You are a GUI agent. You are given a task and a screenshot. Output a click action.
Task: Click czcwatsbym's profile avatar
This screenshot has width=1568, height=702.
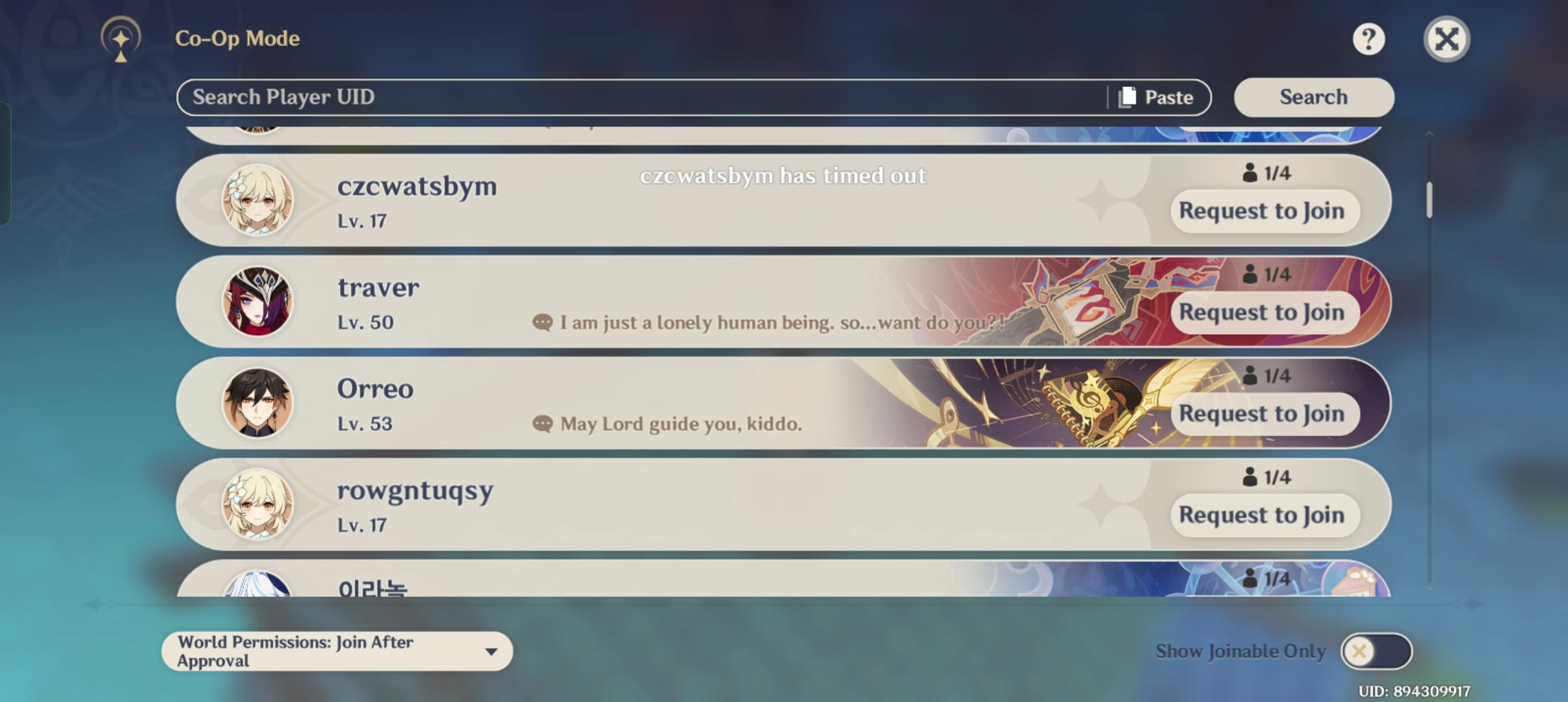tap(258, 200)
